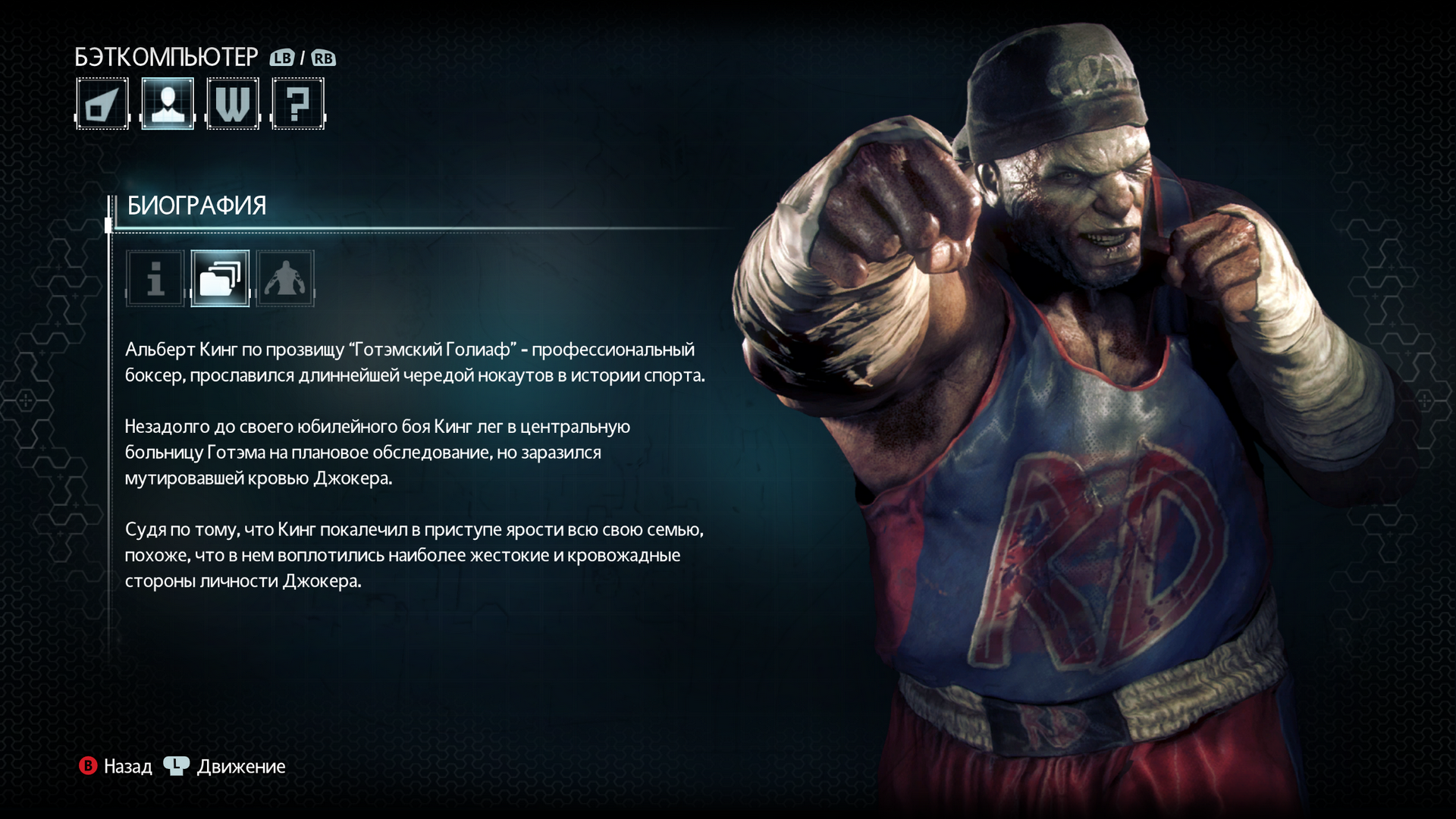This screenshot has width=1456, height=819.
Task: Show the info sub-tab with the letter i
Action: 155,278
